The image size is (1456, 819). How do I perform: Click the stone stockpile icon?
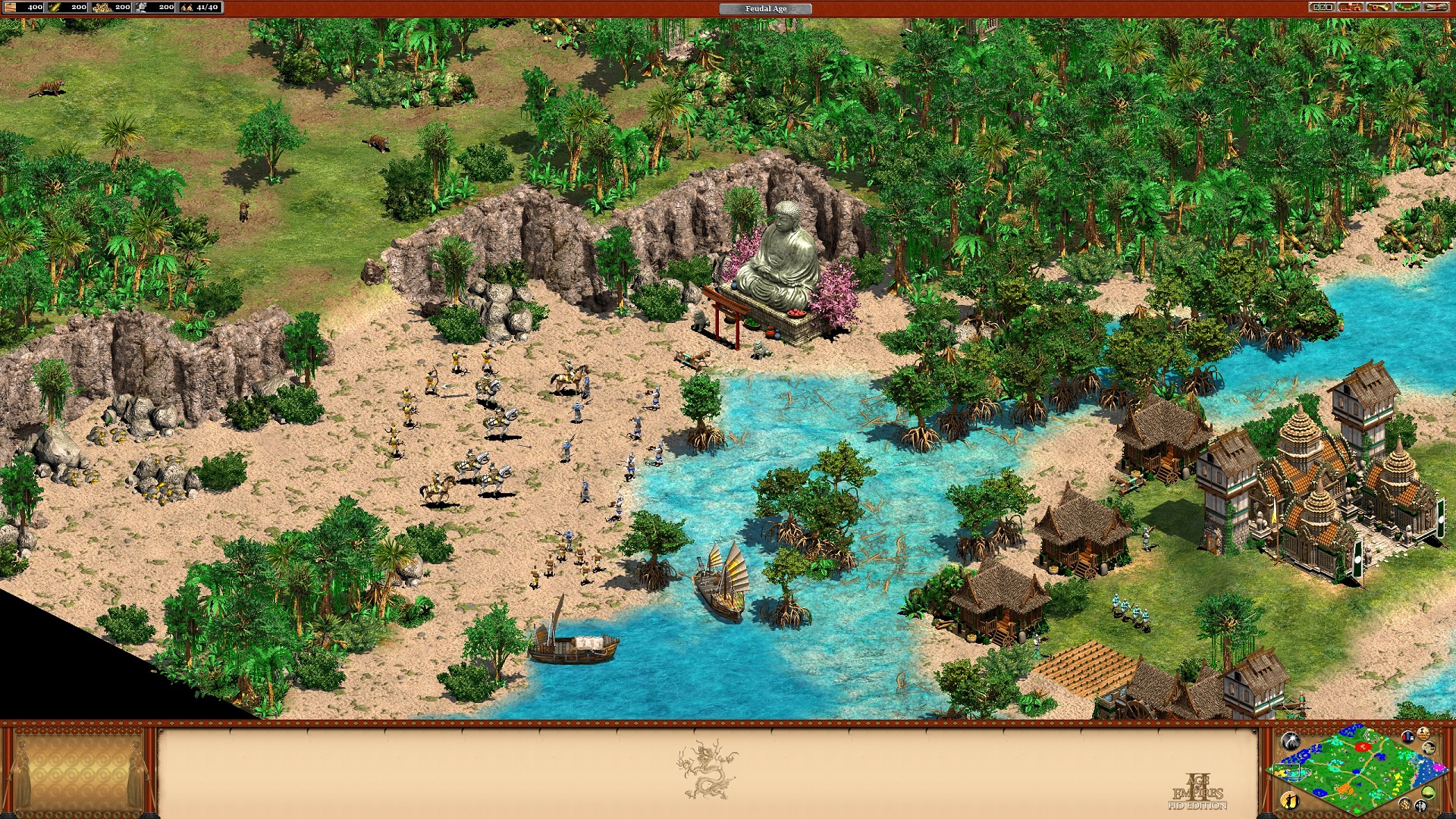pyautogui.click(x=141, y=7)
